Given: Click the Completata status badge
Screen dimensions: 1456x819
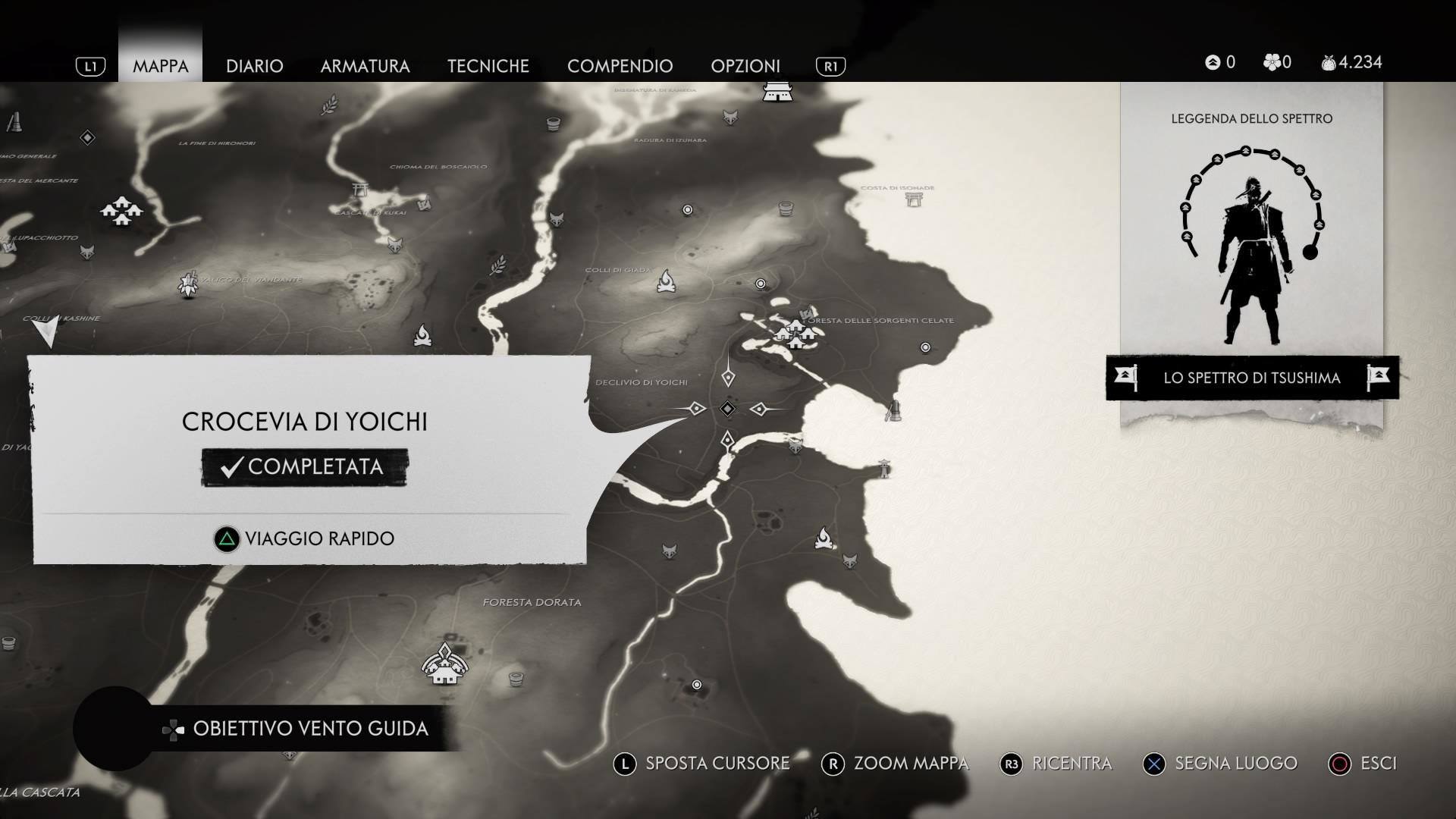Looking at the screenshot, I should pyautogui.click(x=305, y=467).
